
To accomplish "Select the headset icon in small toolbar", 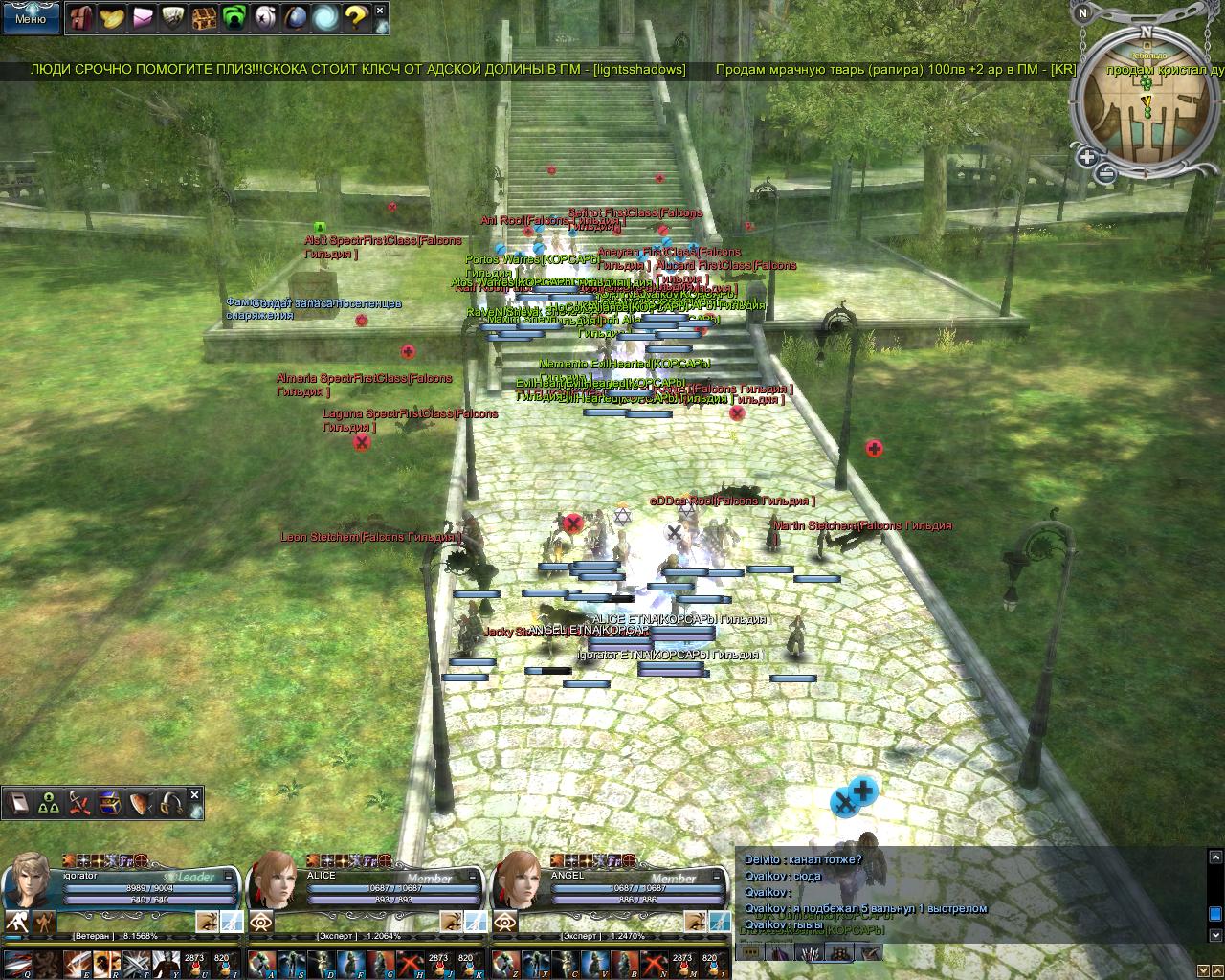I will point(171,804).
